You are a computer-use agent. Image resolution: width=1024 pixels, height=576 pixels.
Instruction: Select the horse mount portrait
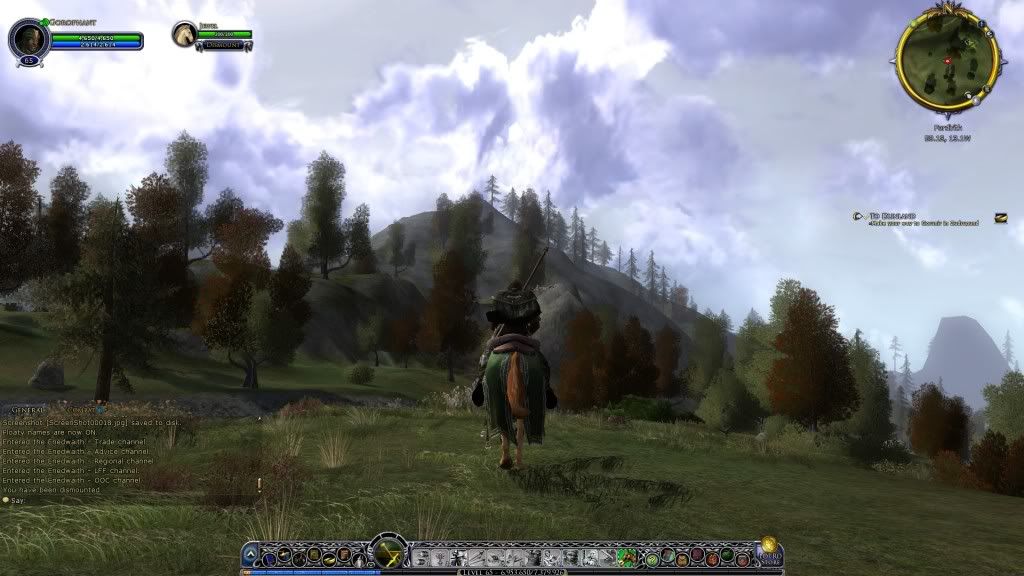pyautogui.click(x=183, y=35)
